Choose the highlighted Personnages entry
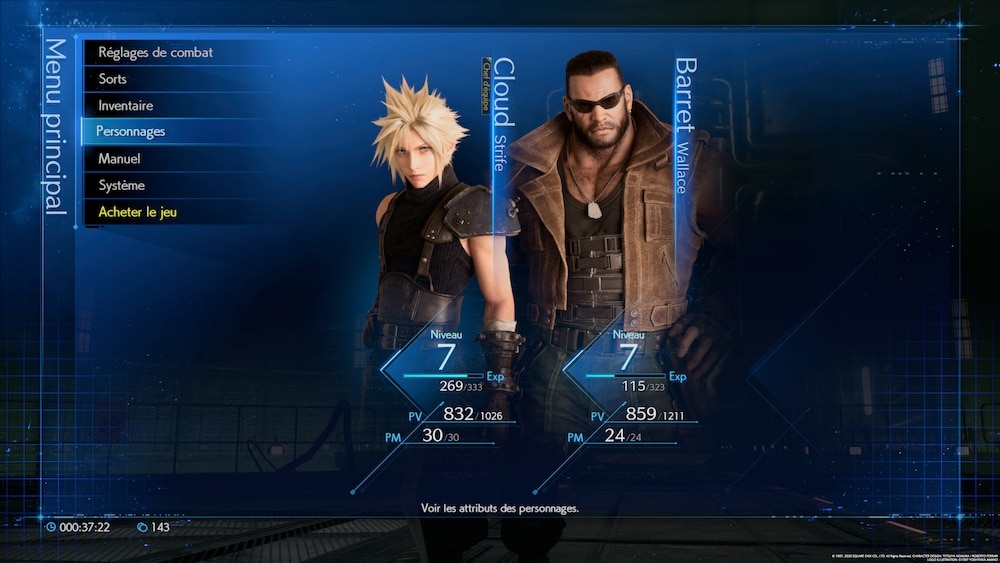This screenshot has width=1000, height=563. (x=131, y=131)
